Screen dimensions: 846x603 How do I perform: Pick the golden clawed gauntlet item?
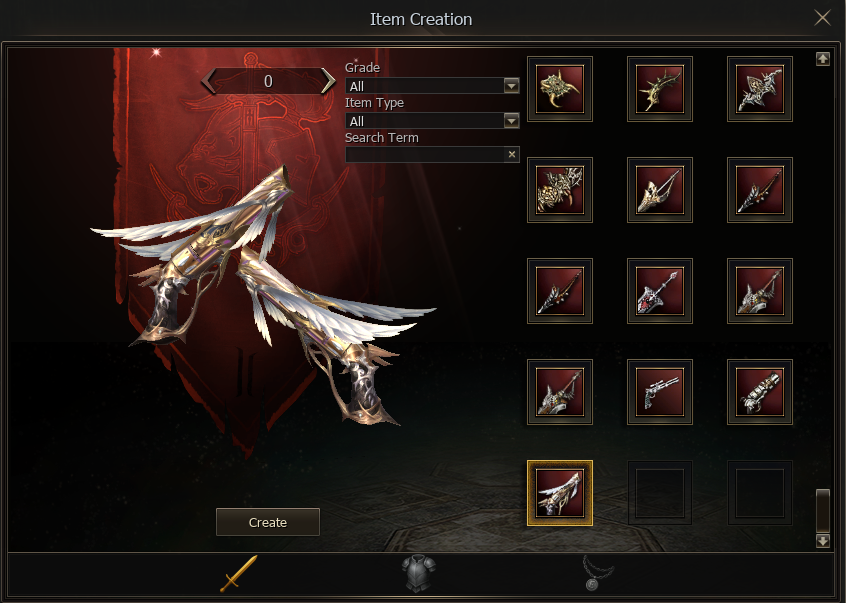560,89
